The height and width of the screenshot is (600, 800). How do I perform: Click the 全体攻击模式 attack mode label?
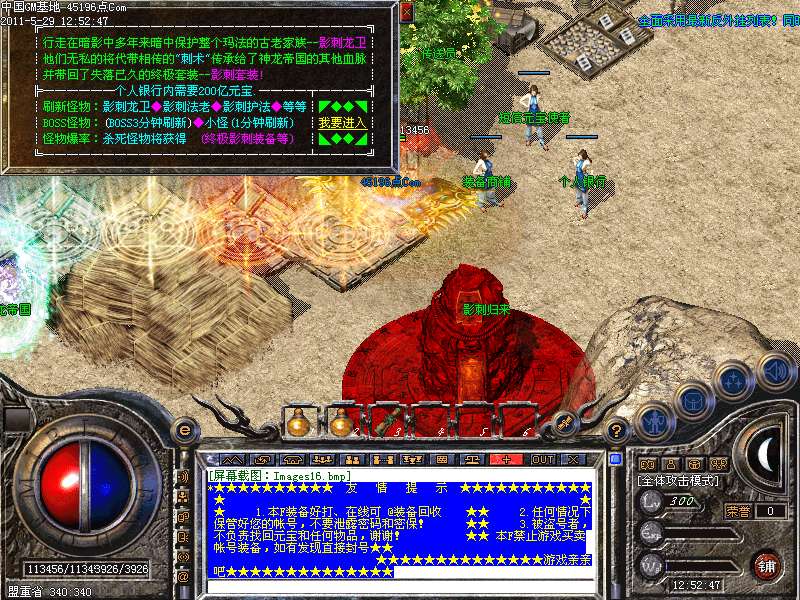coord(678,481)
